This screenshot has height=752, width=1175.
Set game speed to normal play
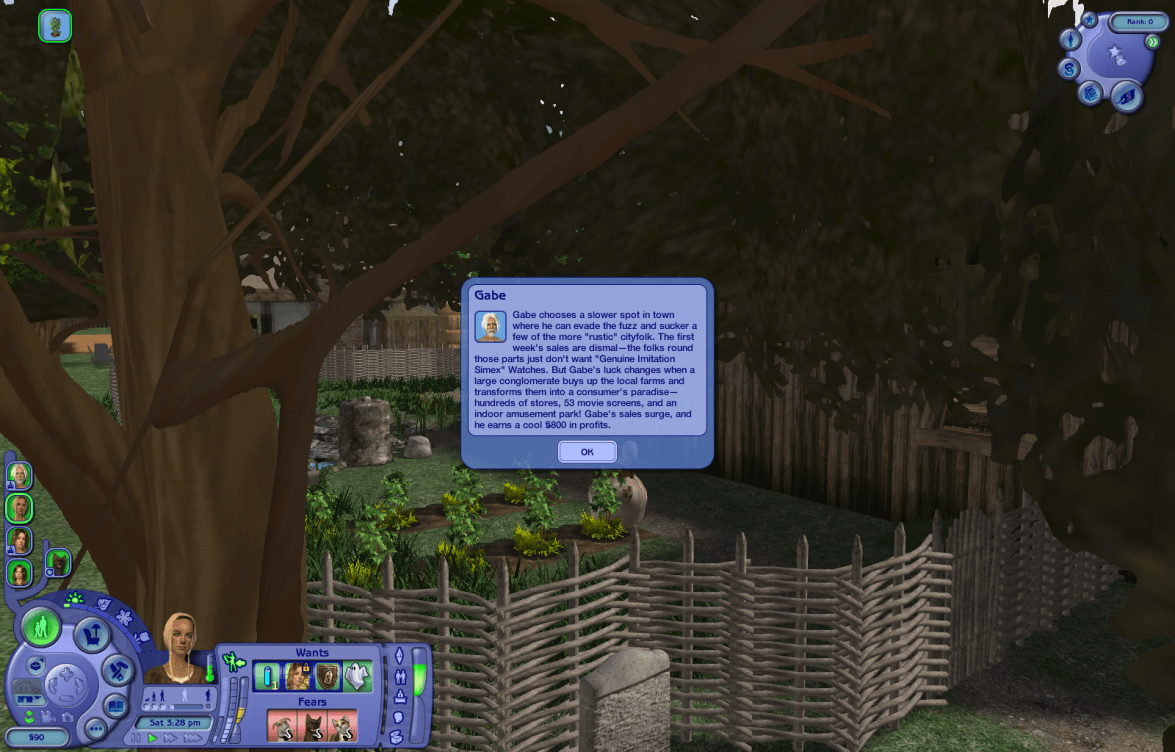tap(153, 738)
